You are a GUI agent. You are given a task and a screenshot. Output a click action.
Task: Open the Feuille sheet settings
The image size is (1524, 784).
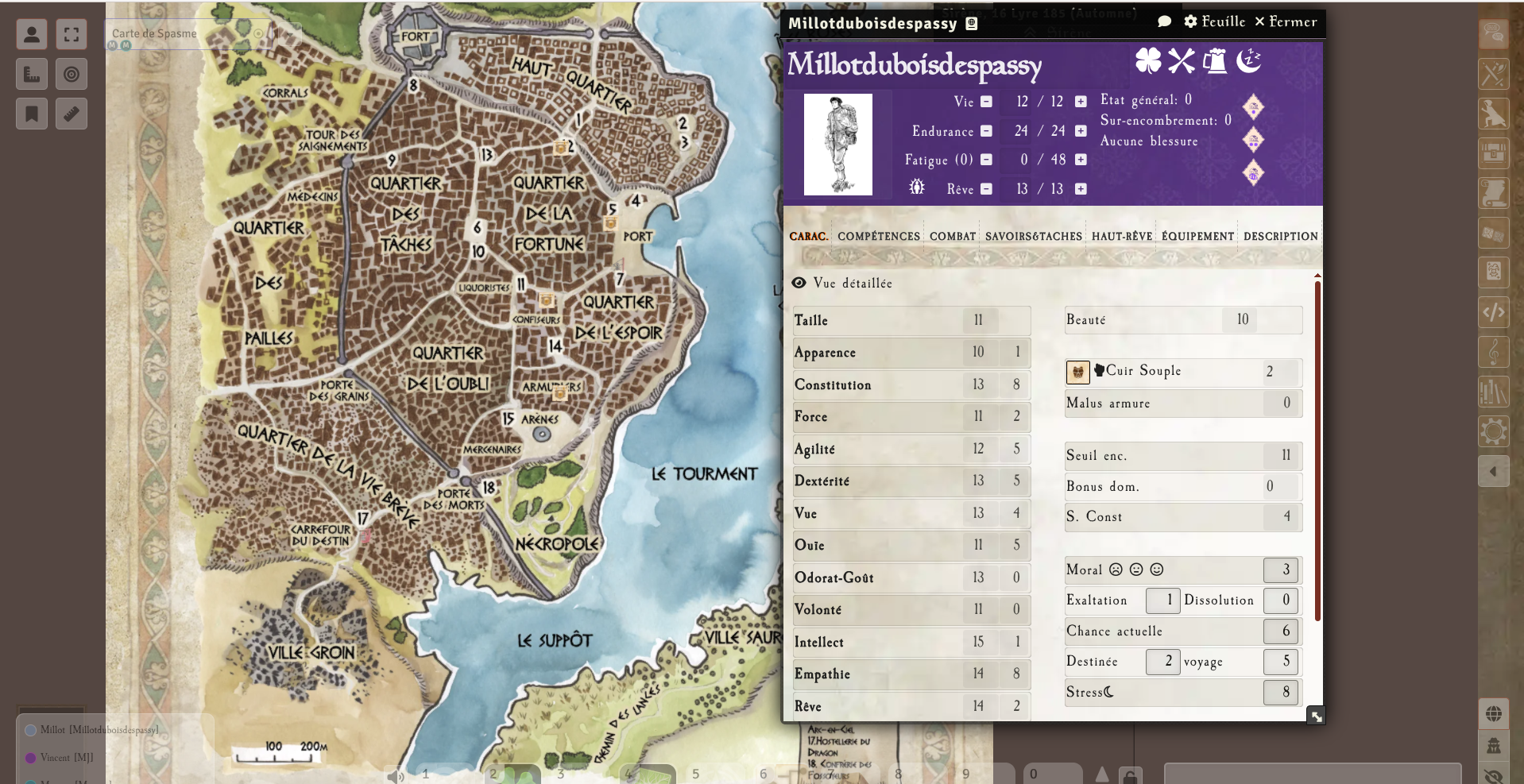(1214, 21)
